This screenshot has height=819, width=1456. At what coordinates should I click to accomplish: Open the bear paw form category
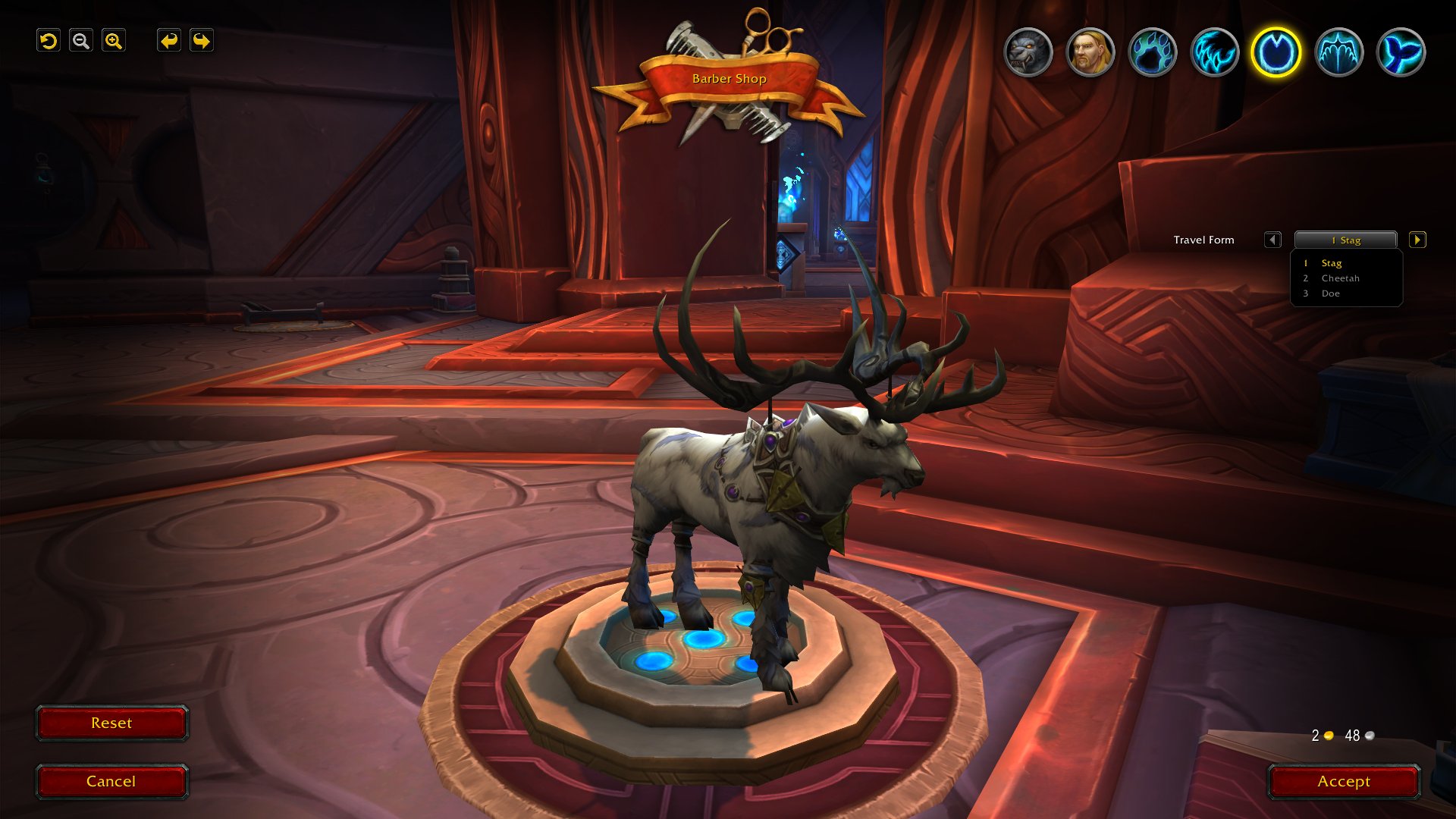(x=1152, y=52)
